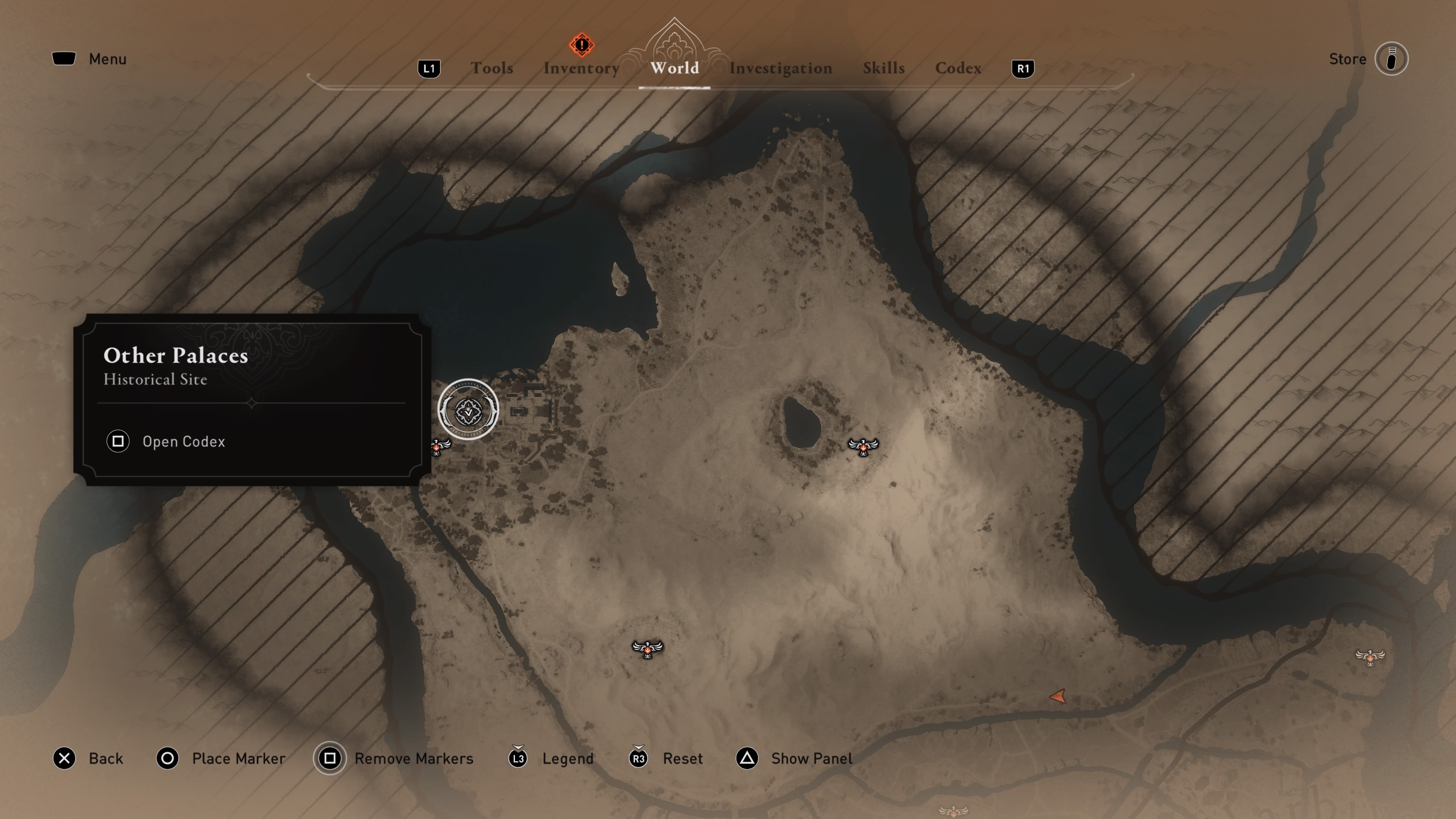Select the eagle viewpoint marker beside the crater lake
1456x819 pixels.
pos(863,447)
